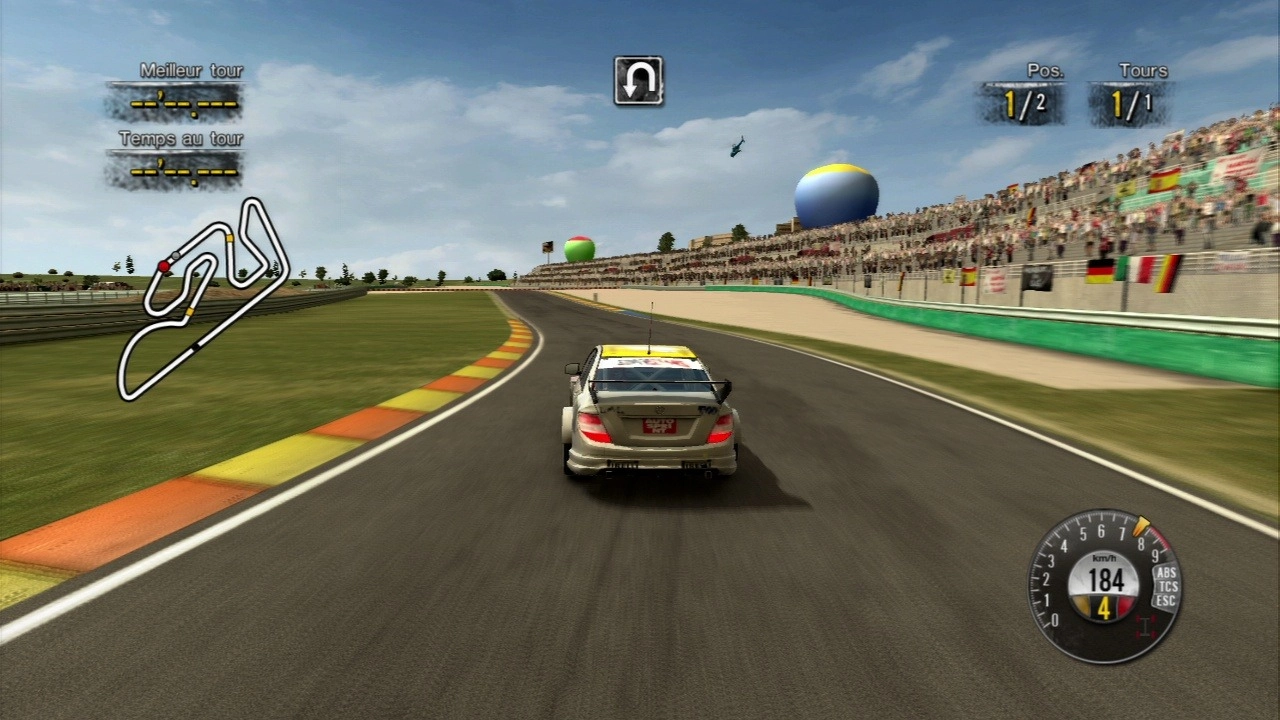Select the ABS driving aid indicator
This screenshot has height=720, width=1280.
pos(1165,573)
